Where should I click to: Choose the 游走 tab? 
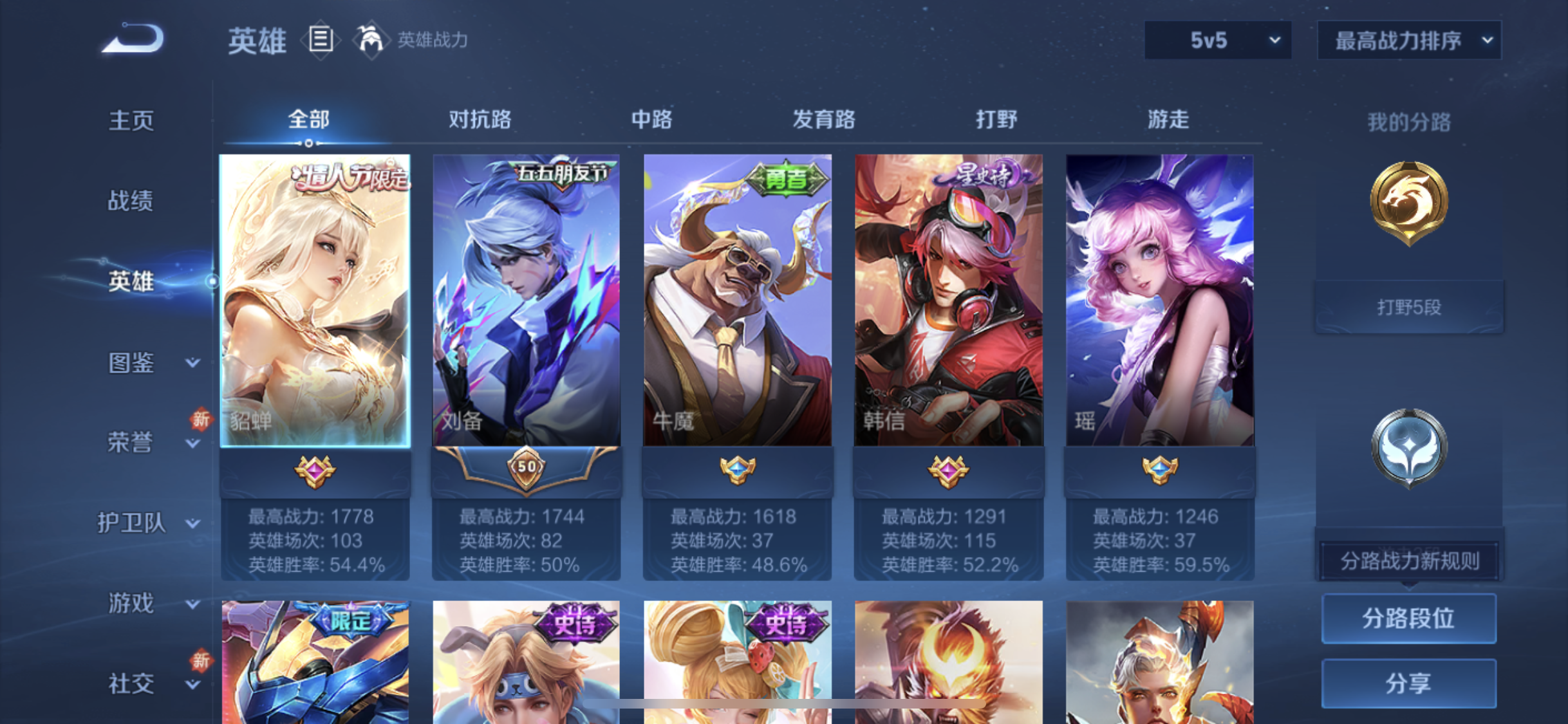click(1168, 120)
